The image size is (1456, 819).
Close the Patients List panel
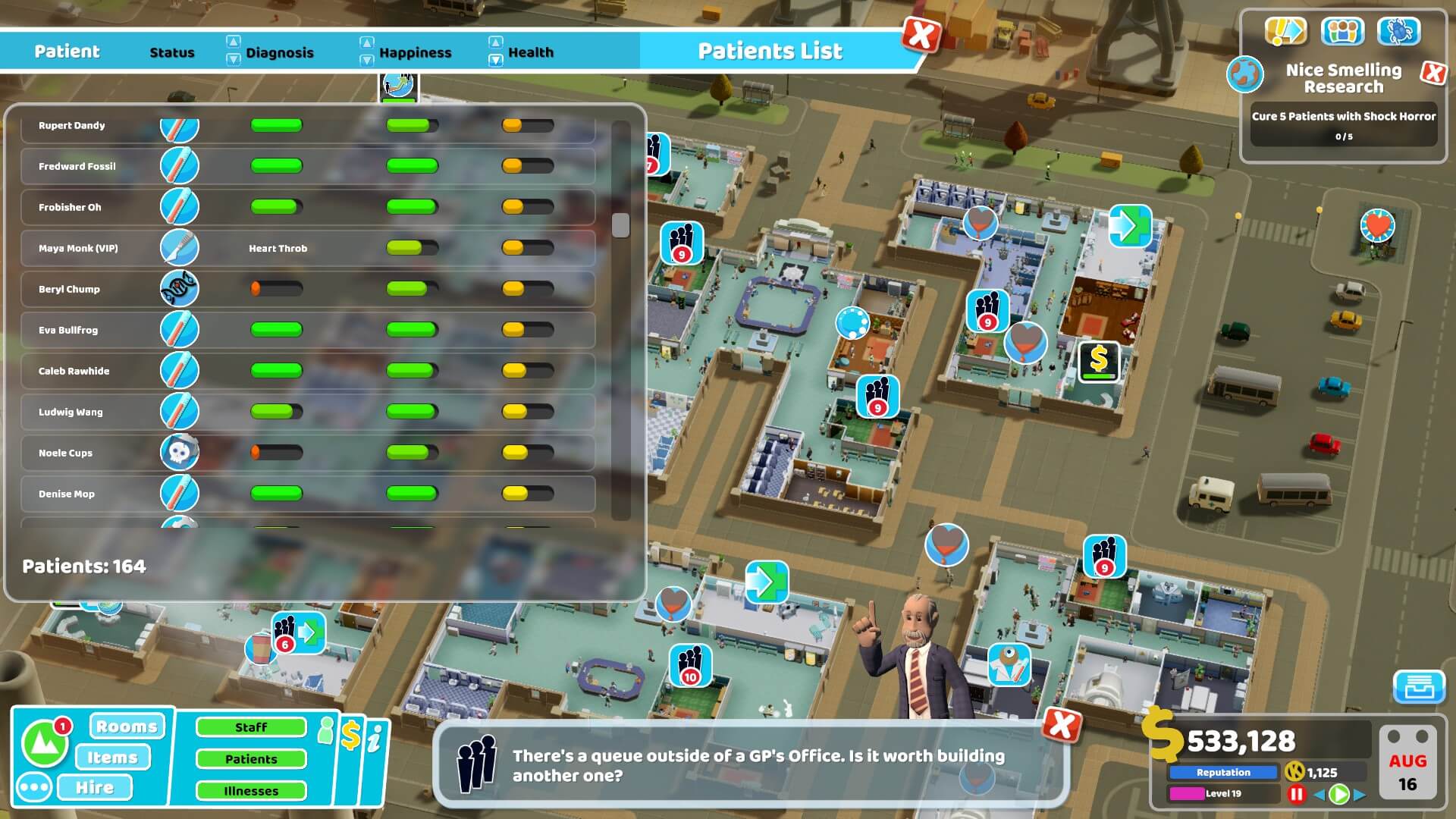click(921, 35)
